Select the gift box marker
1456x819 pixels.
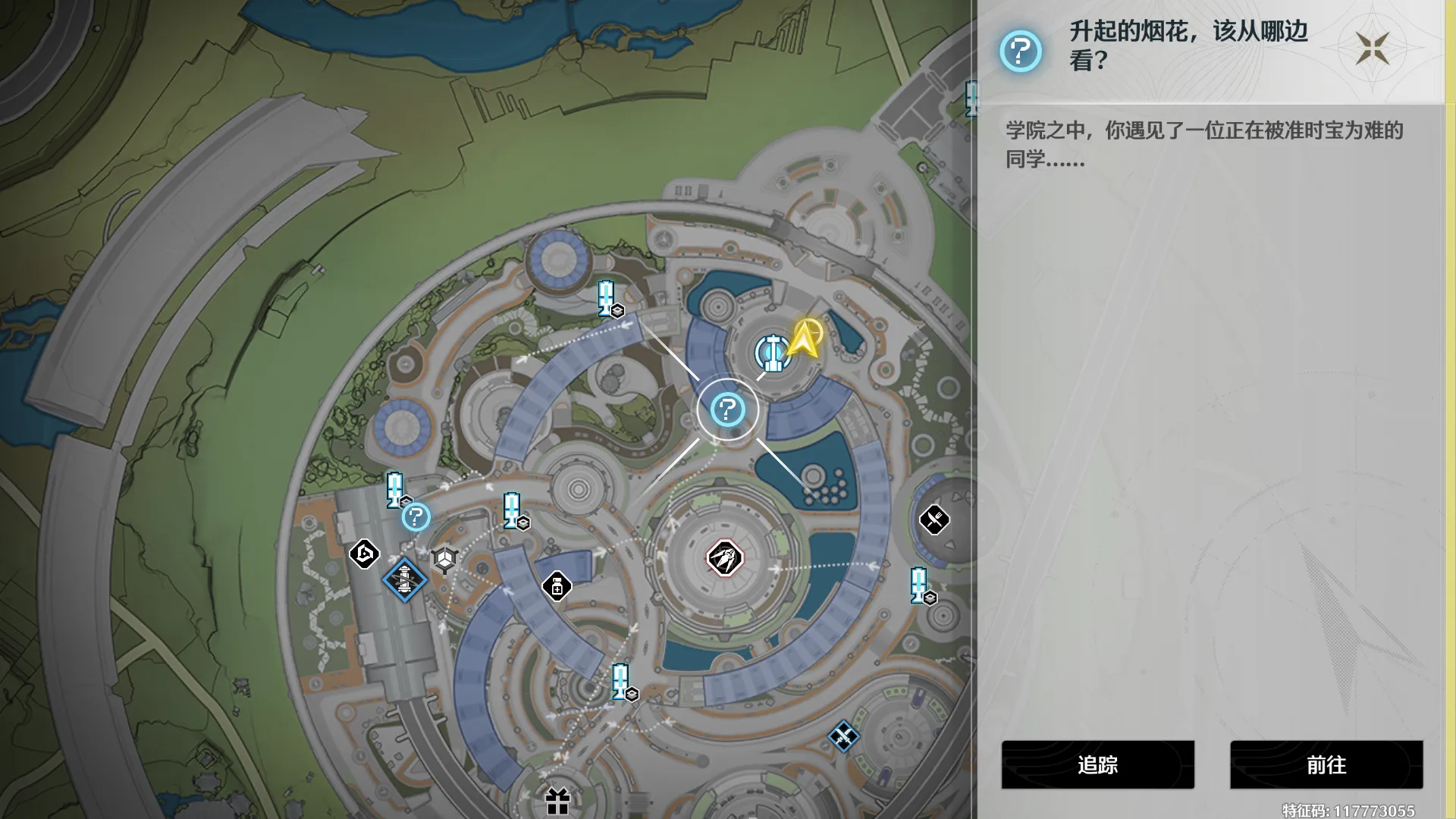click(557, 801)
